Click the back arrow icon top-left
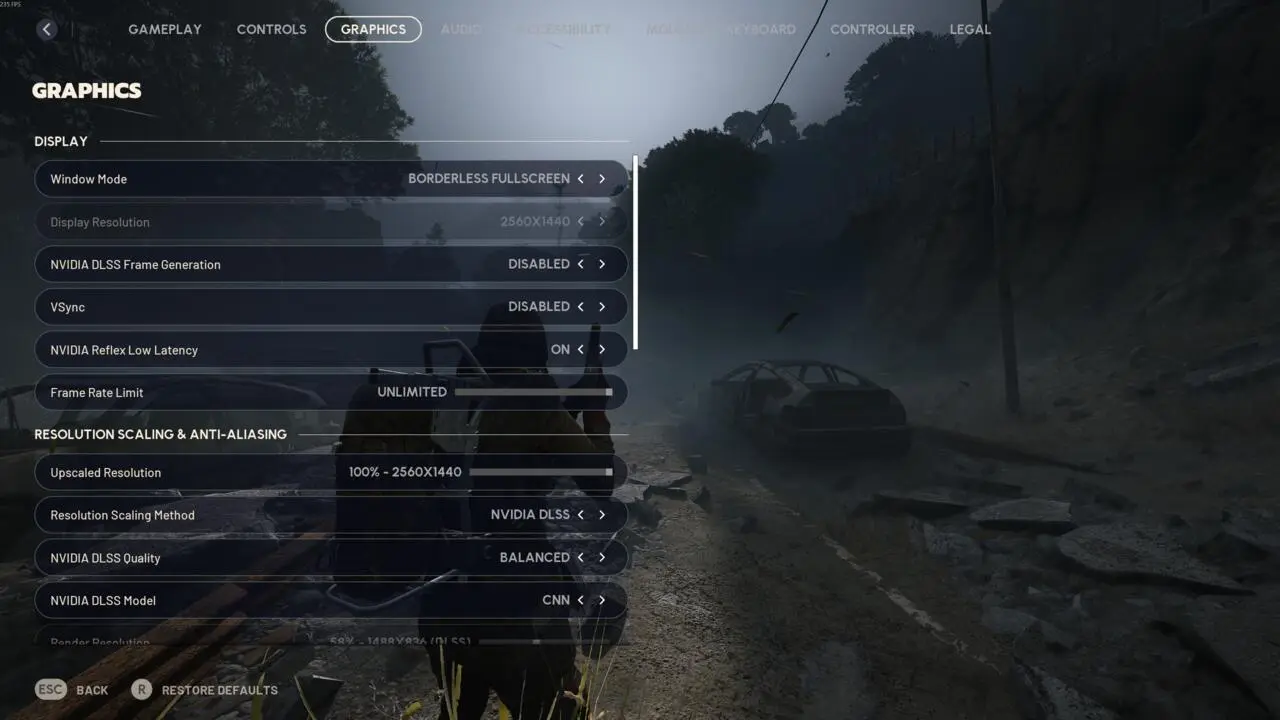The image size is (1280, 720). point(47,29)
